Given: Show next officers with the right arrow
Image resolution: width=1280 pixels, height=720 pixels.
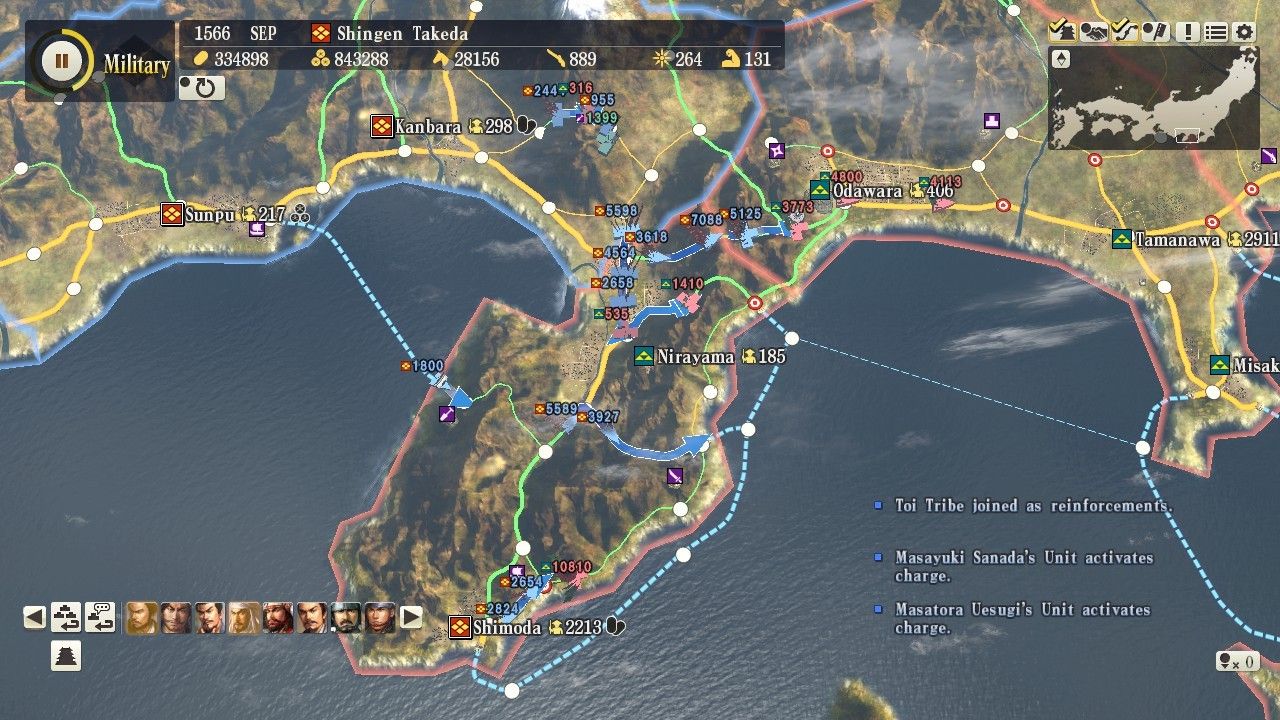Looking at the screenshot, I should pos(411,617).
